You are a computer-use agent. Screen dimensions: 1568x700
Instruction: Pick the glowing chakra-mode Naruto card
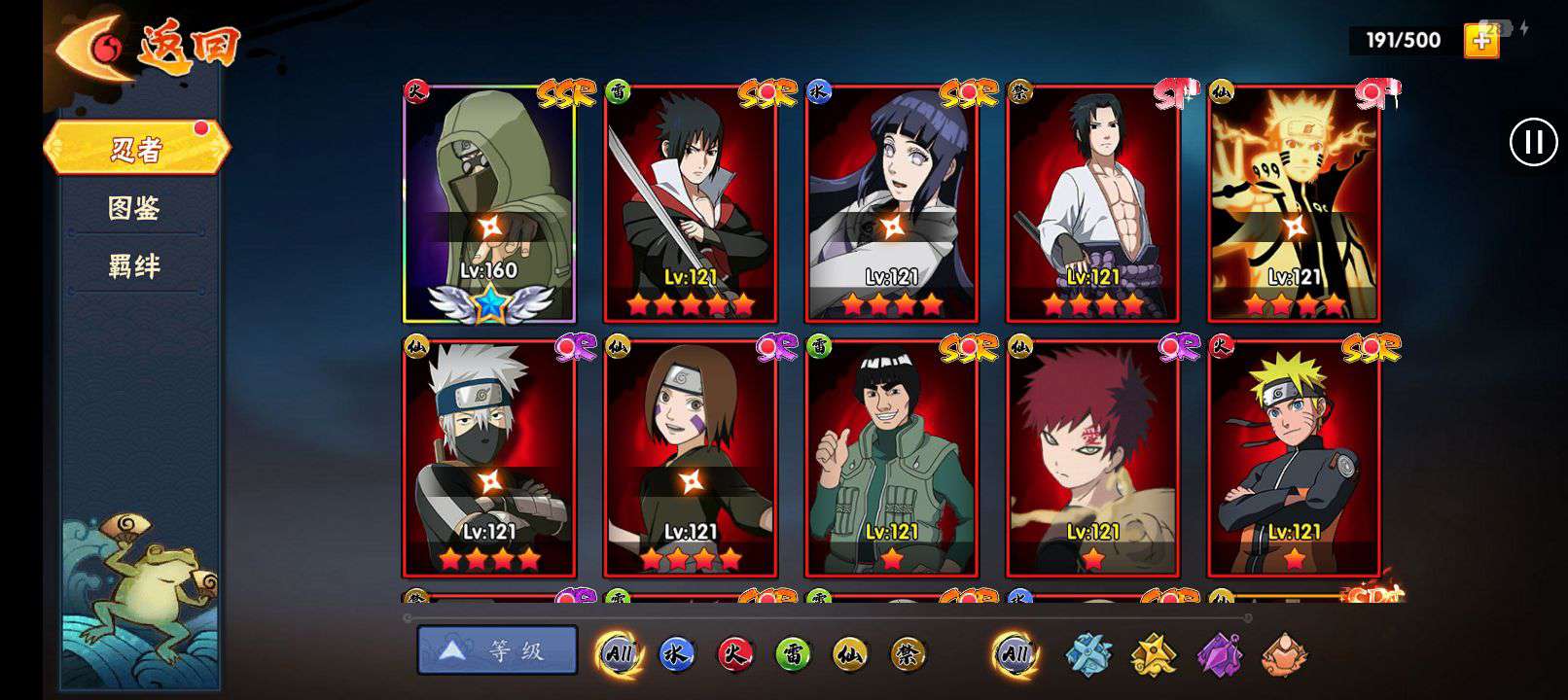click(x=1294, y=204)
